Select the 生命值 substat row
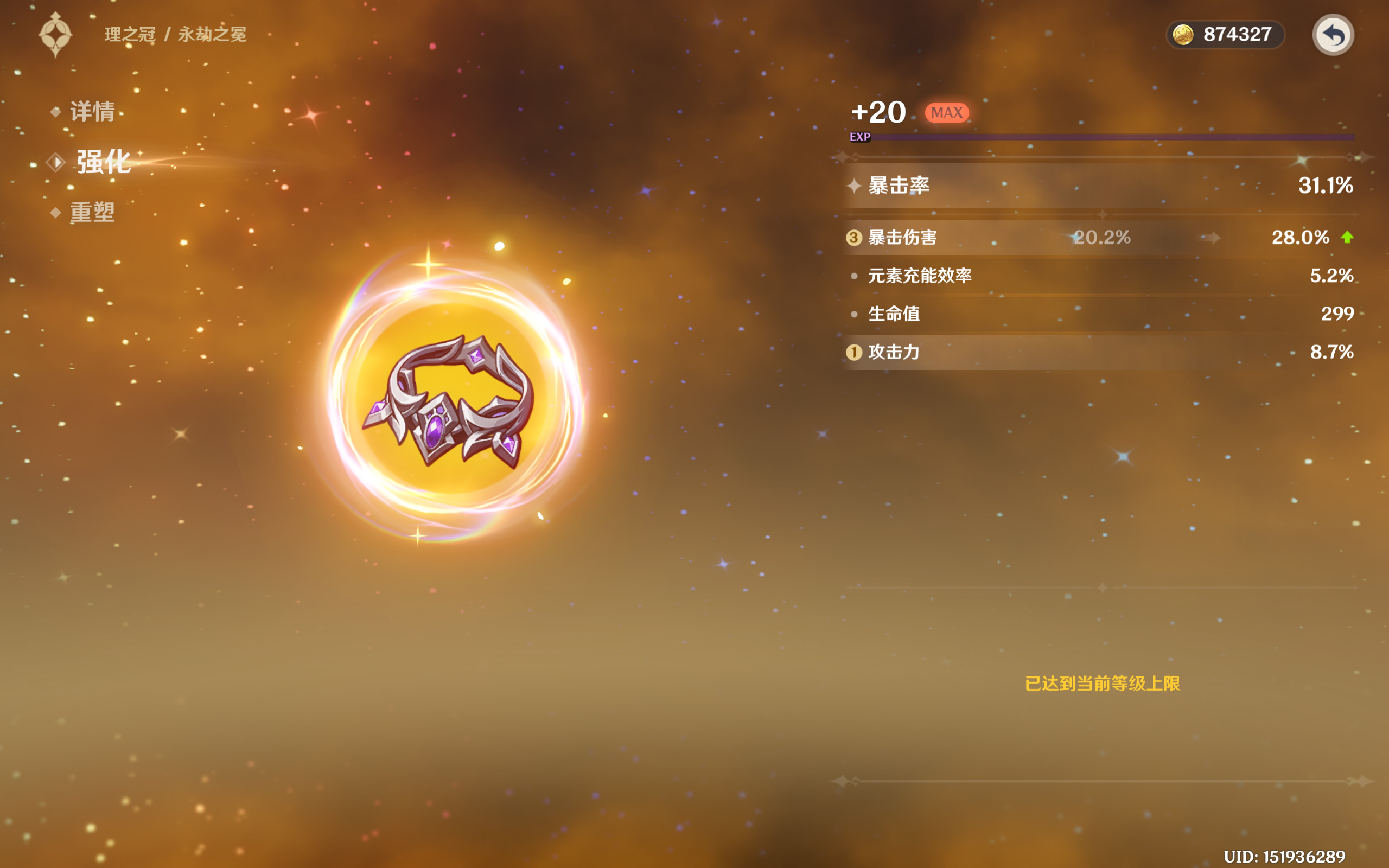 [1100, 314]
